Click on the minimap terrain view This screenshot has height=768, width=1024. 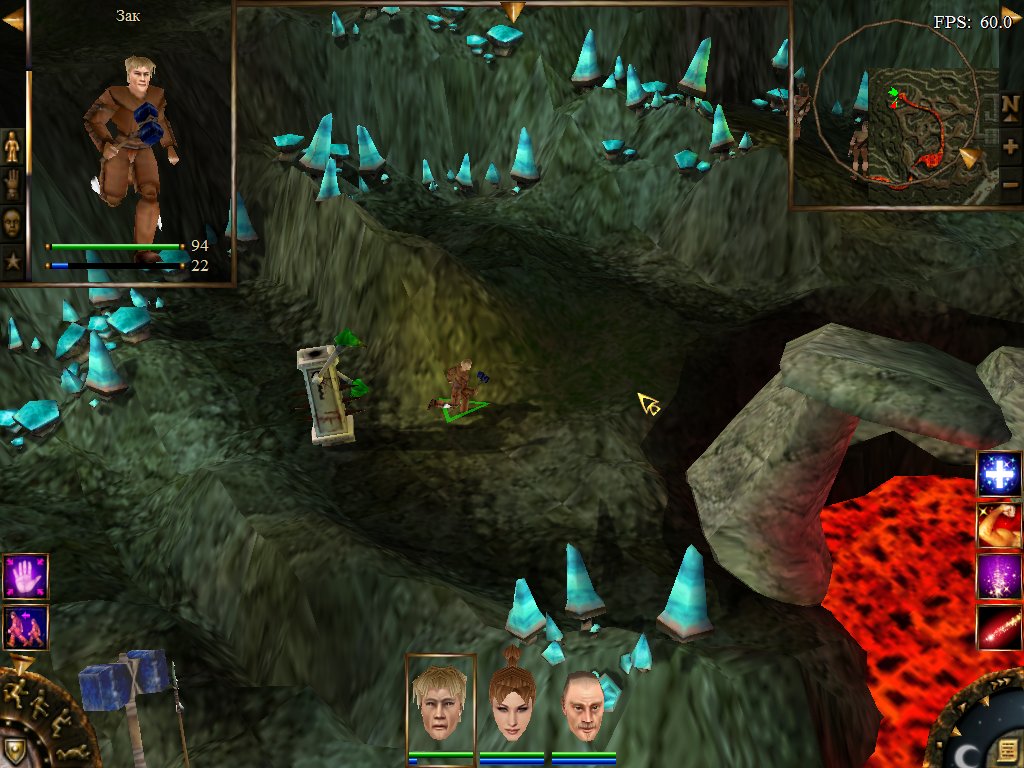point(930,130)
